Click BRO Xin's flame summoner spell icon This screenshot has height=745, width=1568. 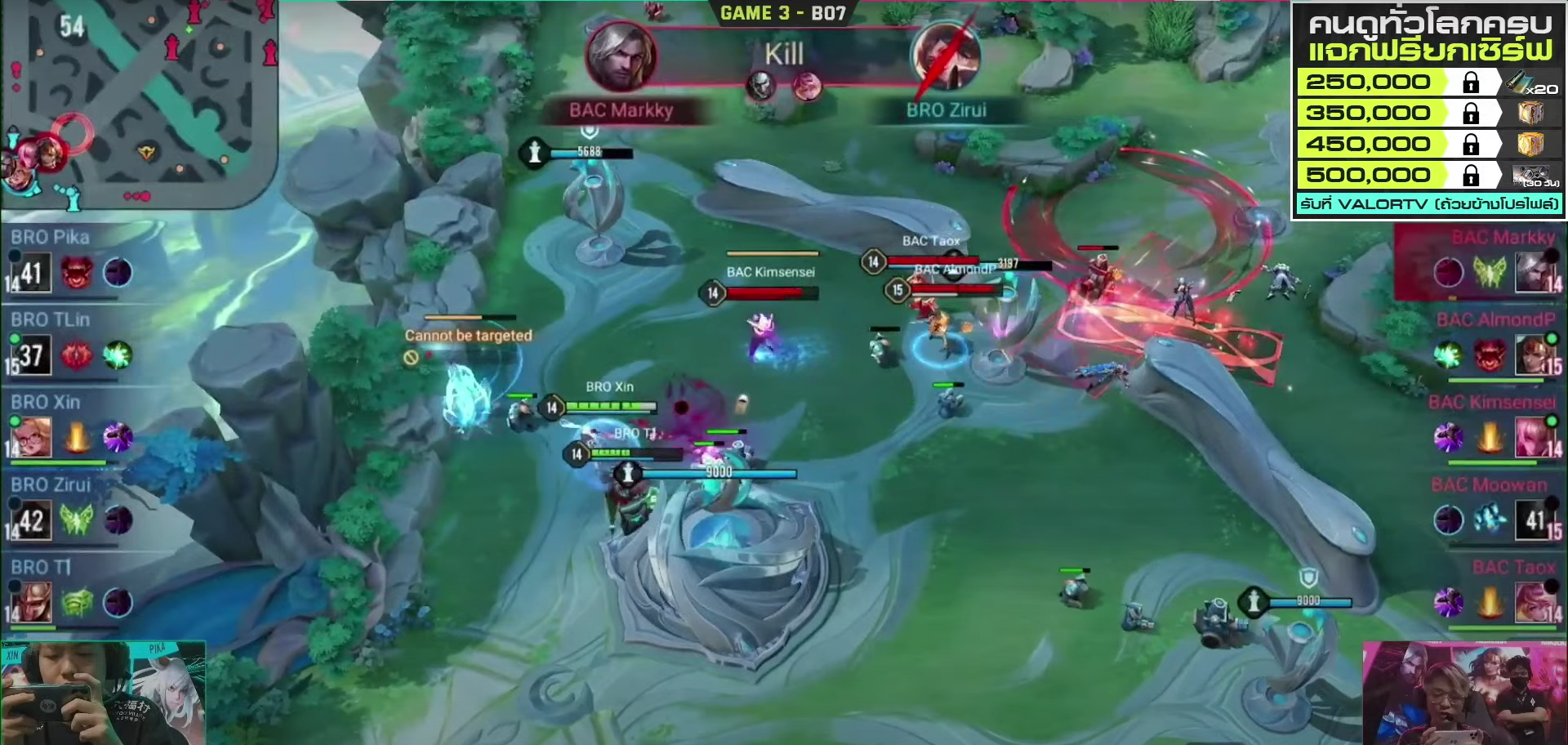pyautogui.click(x=77, y=438)
